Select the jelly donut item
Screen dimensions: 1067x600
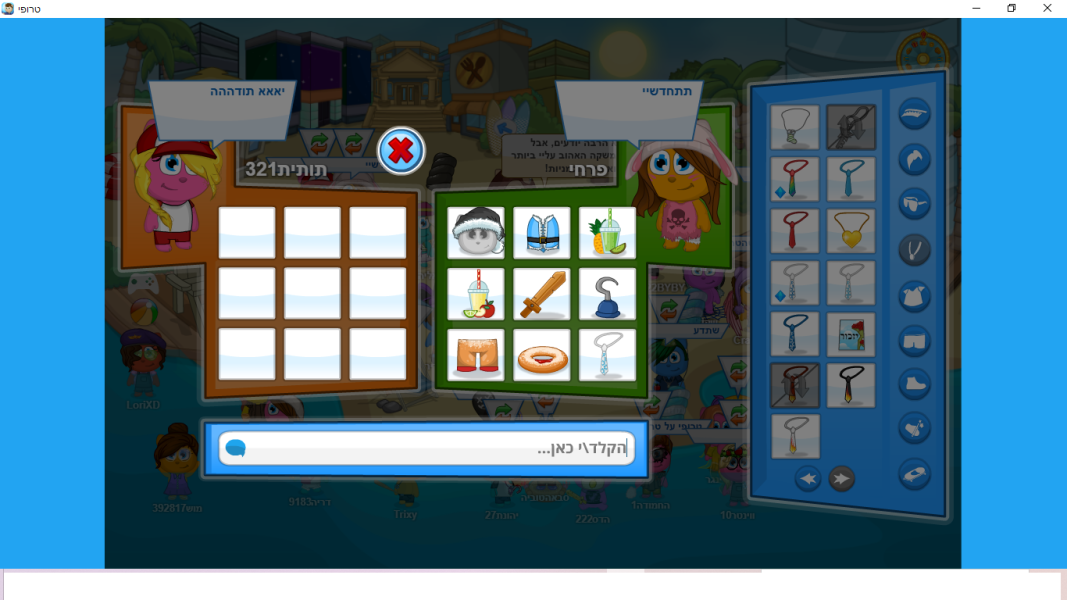(x=542, y=355)
